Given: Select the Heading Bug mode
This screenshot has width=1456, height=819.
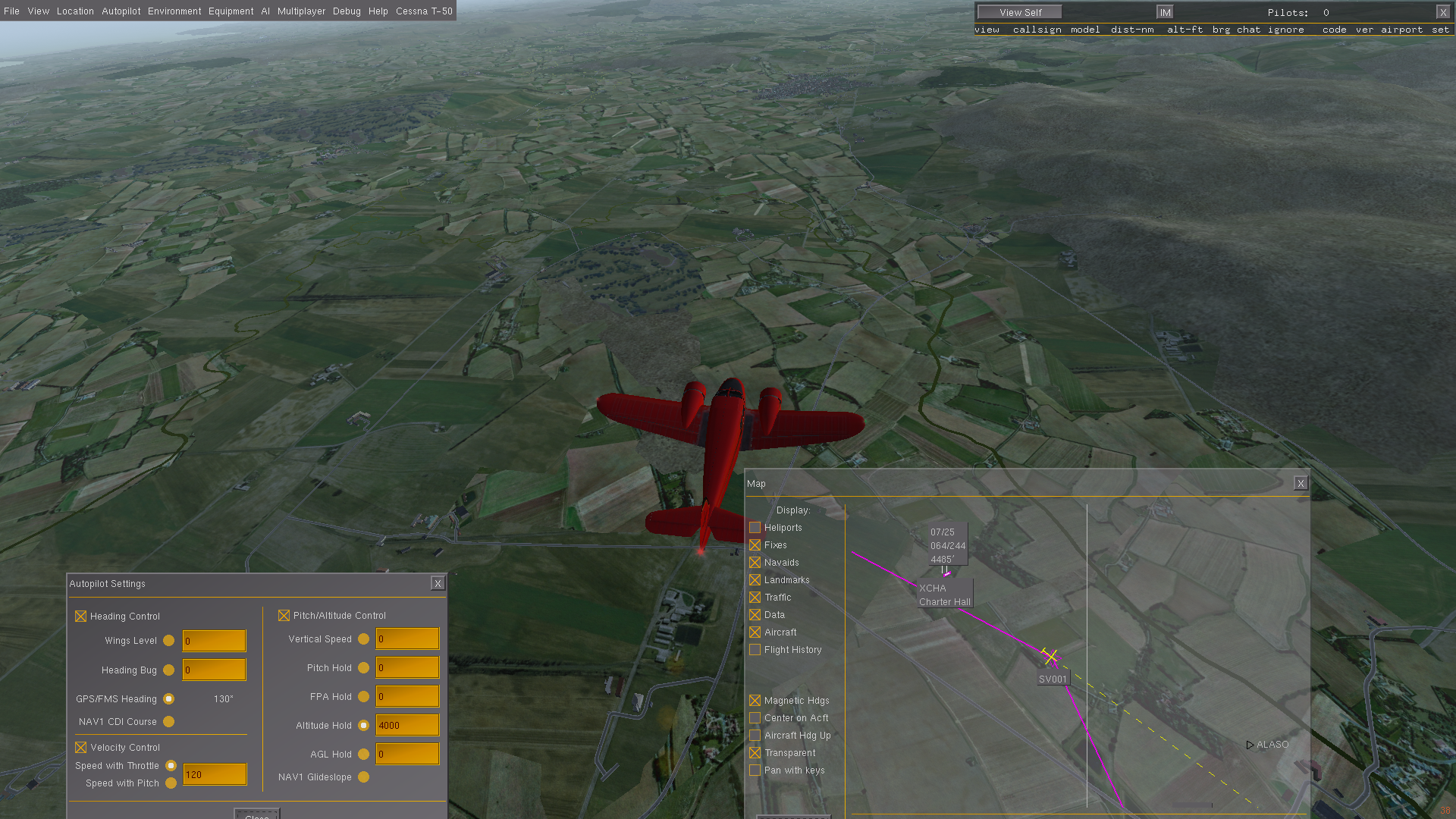Looking at the screenshot, I should pos(169,670).
